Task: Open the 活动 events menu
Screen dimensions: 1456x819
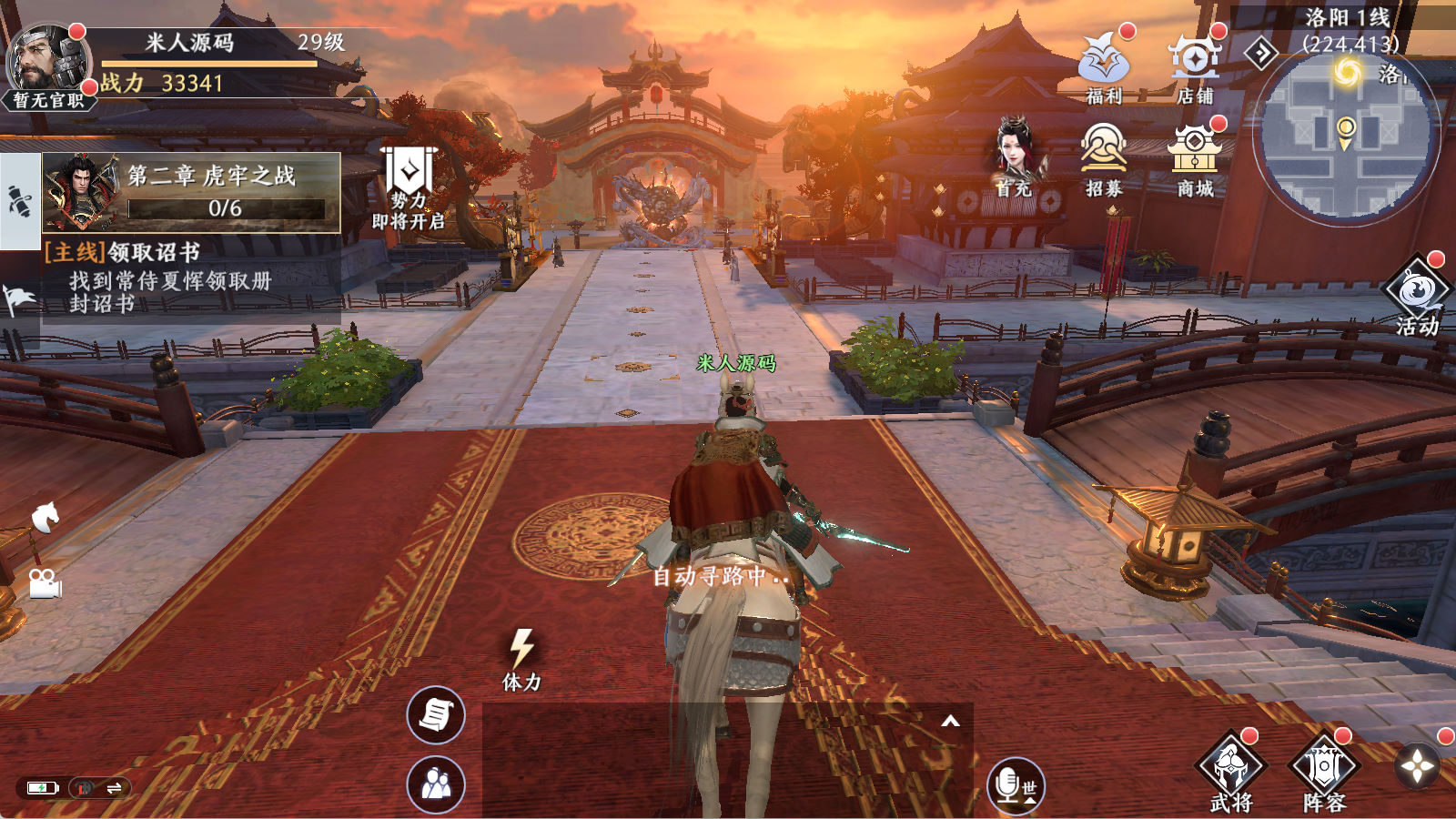Action: click(1416, 293)
